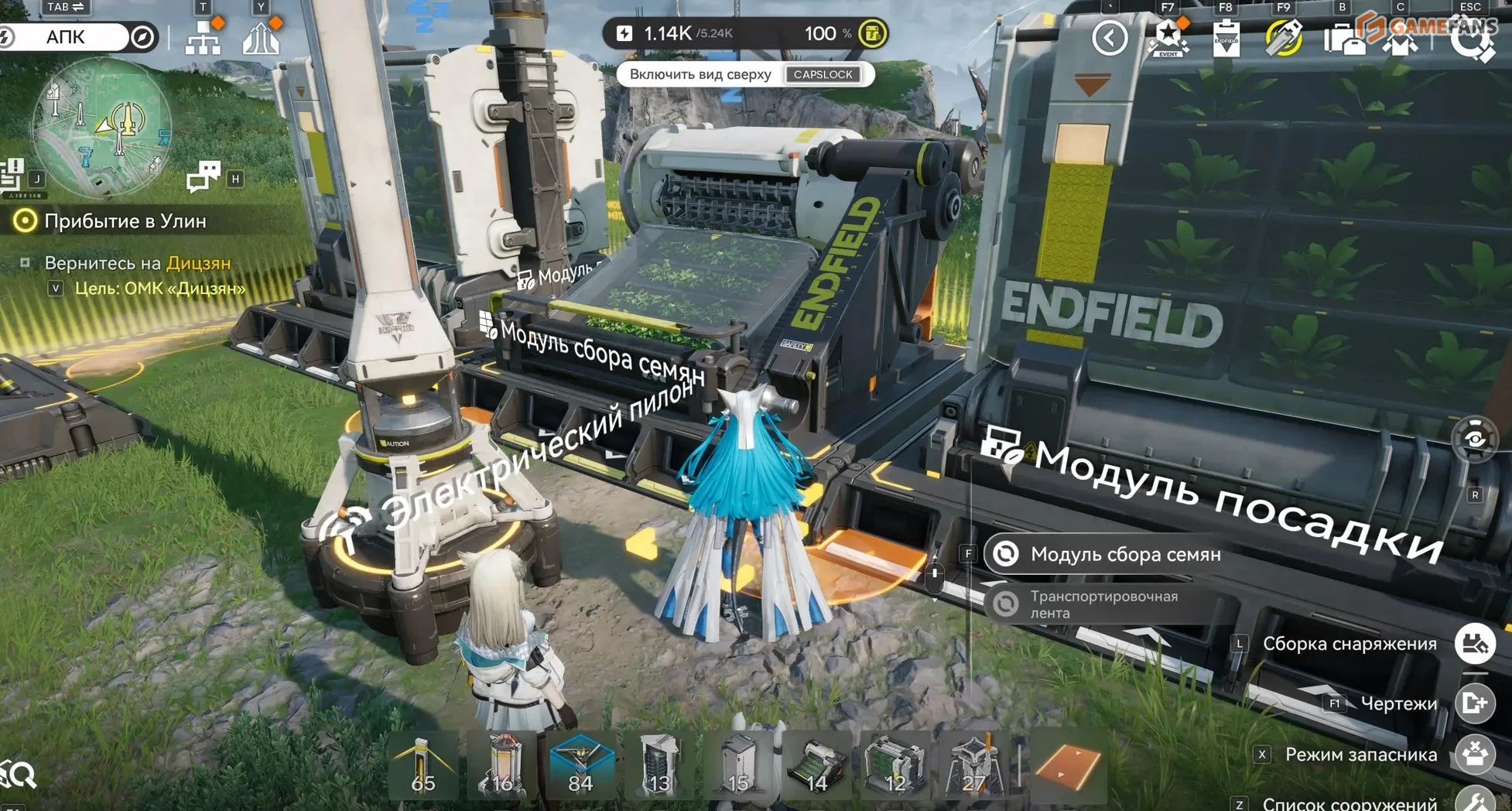Viewport: 1512px width, 811px height.
Task: Select the highlighted blue hotbar slot 84
Action: click(x=580, y=766)
